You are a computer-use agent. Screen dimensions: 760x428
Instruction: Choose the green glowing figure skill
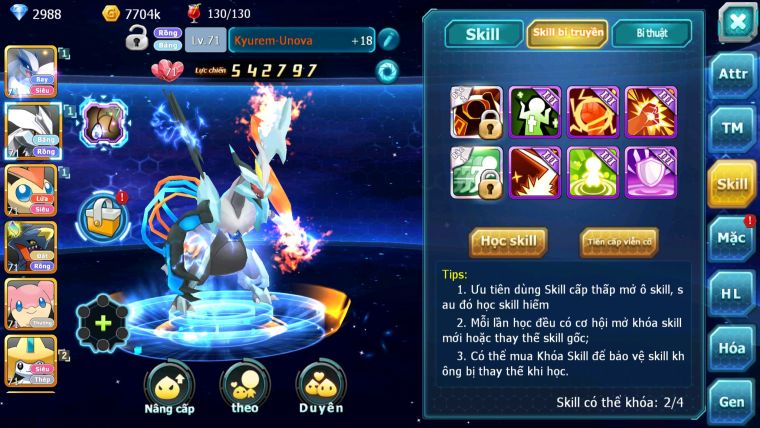click(593, 172)
